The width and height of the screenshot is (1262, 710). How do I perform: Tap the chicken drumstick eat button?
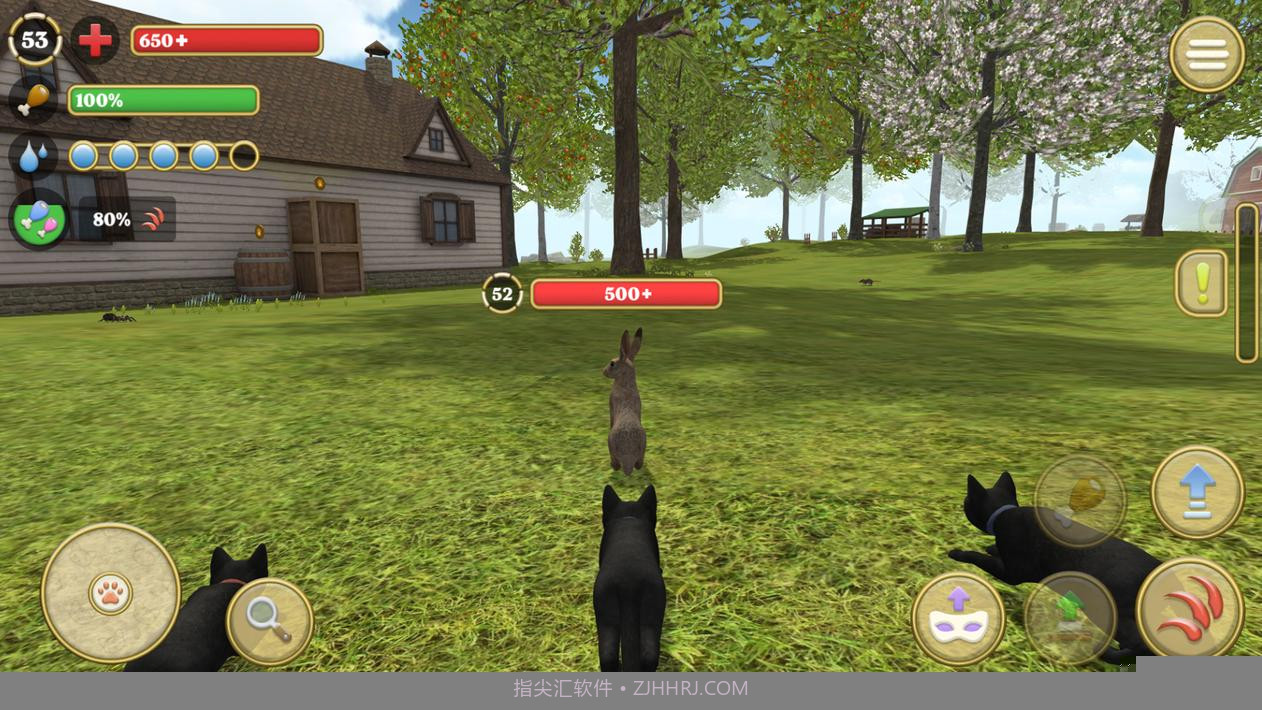(x=1079, y=499)
